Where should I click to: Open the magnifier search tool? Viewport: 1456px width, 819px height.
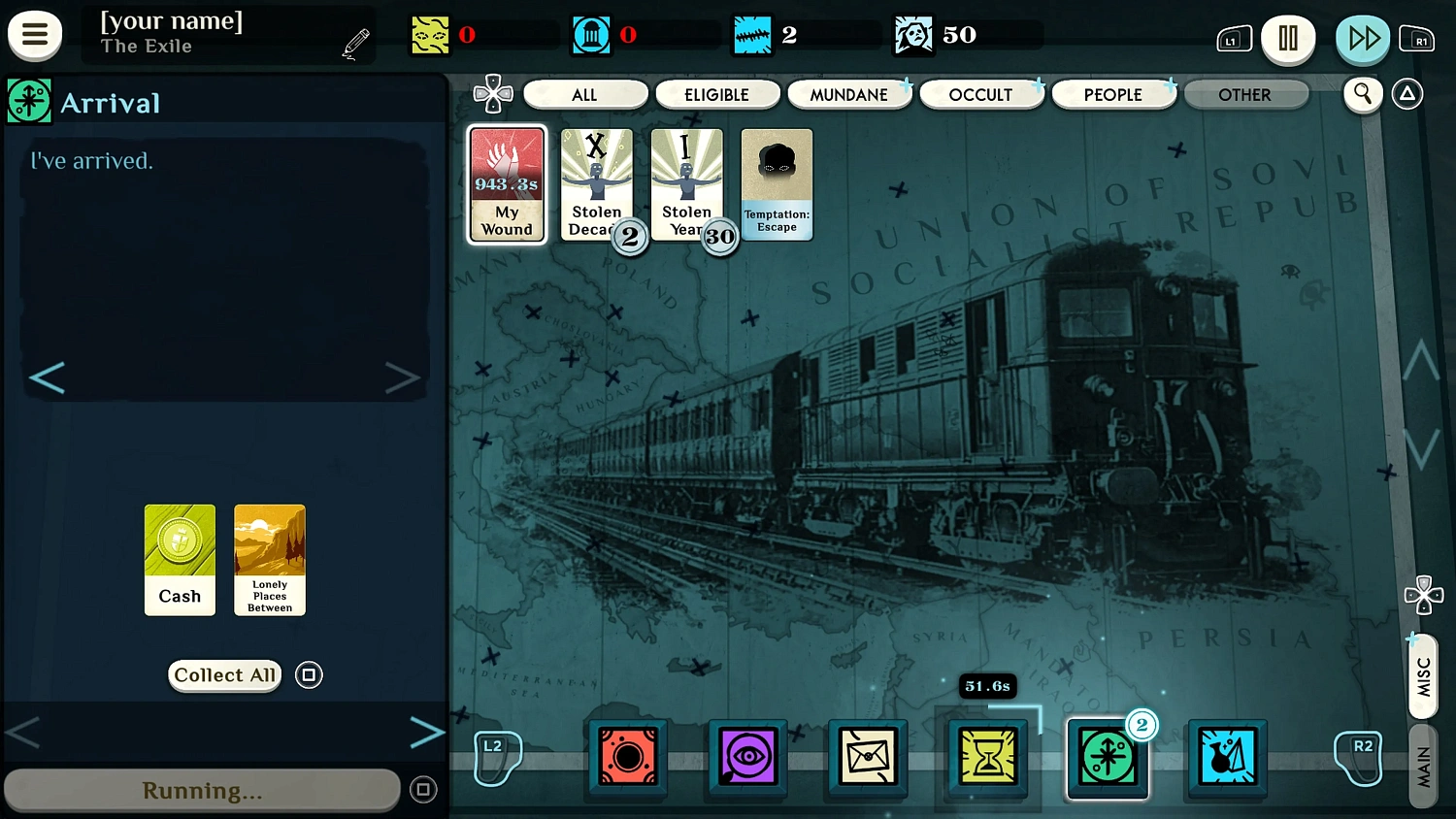pyautogui.click(x=1363, y=94)
